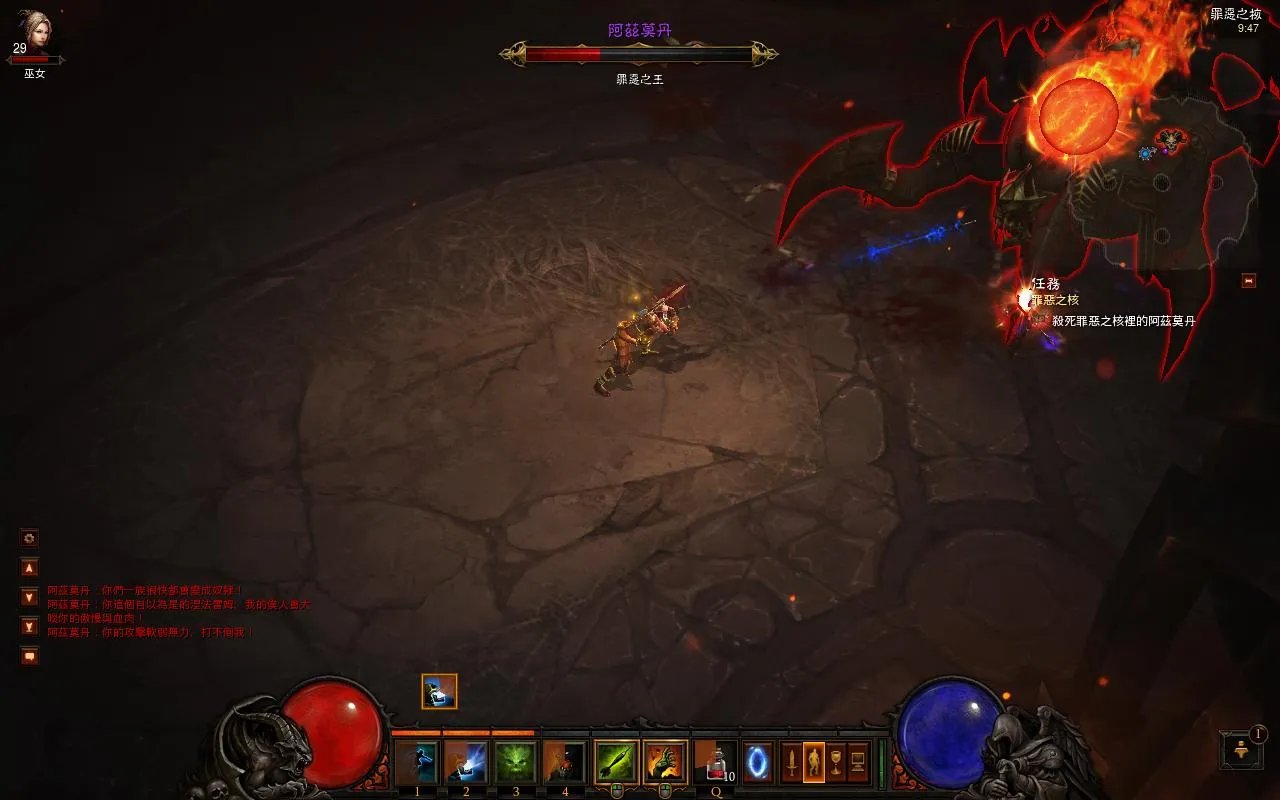
Task: Open the skills menu sword icon
Action: pos(791,763)
